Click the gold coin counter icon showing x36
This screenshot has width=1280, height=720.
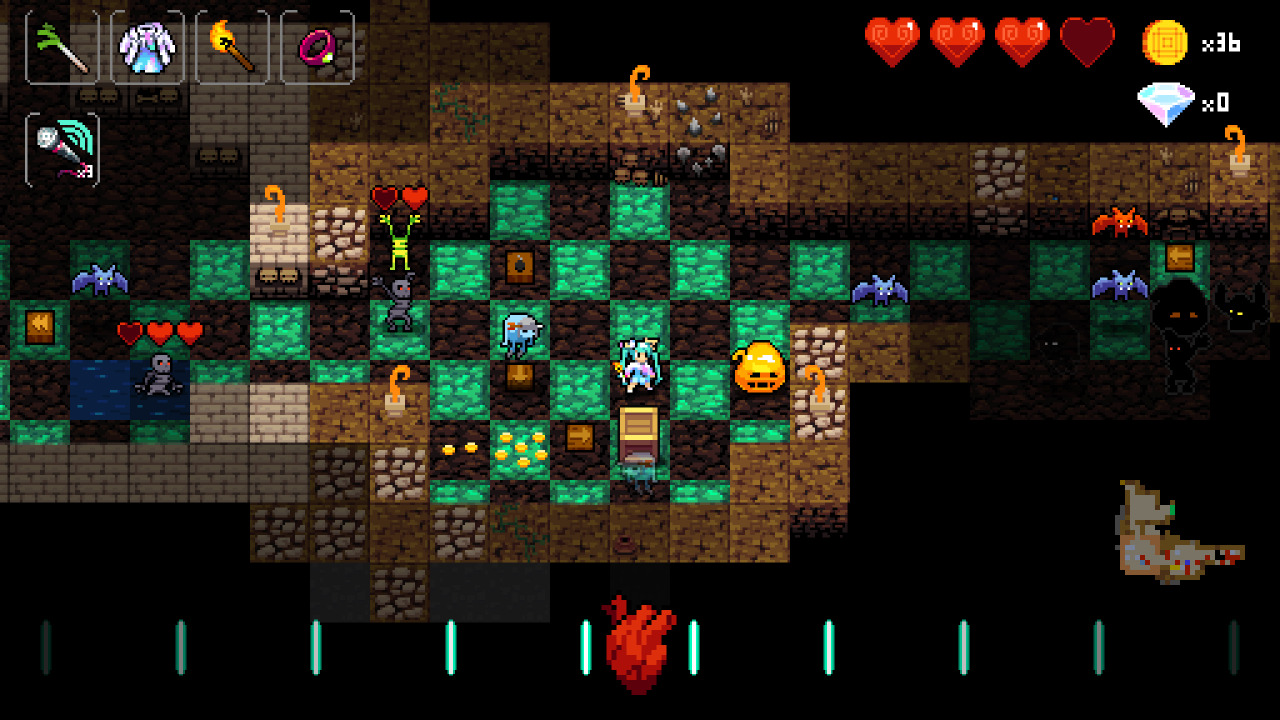[1166, 44]
